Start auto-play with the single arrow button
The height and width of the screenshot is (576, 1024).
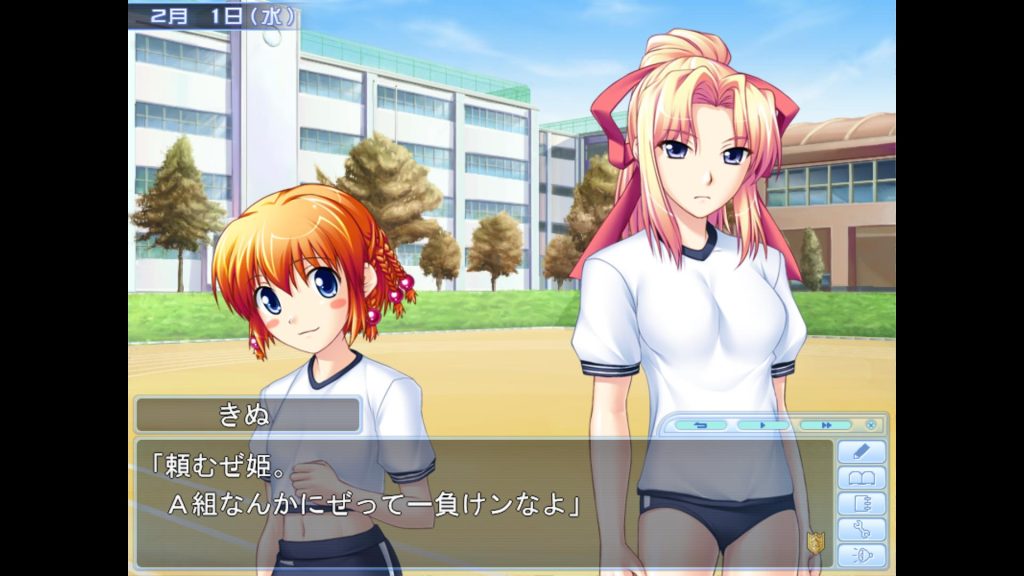[x=762, y=425]
